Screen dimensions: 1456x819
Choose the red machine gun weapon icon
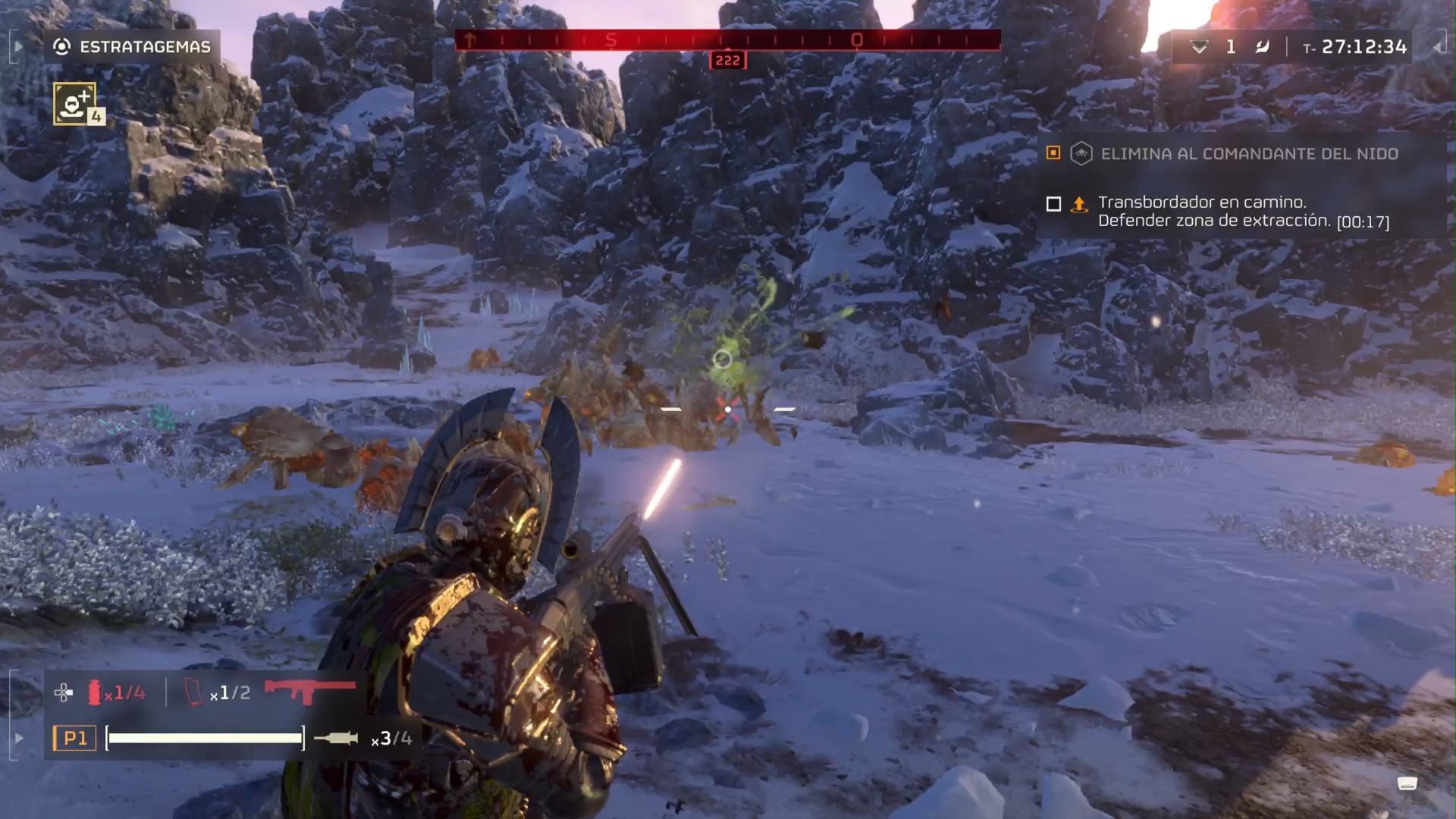pyautogui.click(x=309, y=690)
